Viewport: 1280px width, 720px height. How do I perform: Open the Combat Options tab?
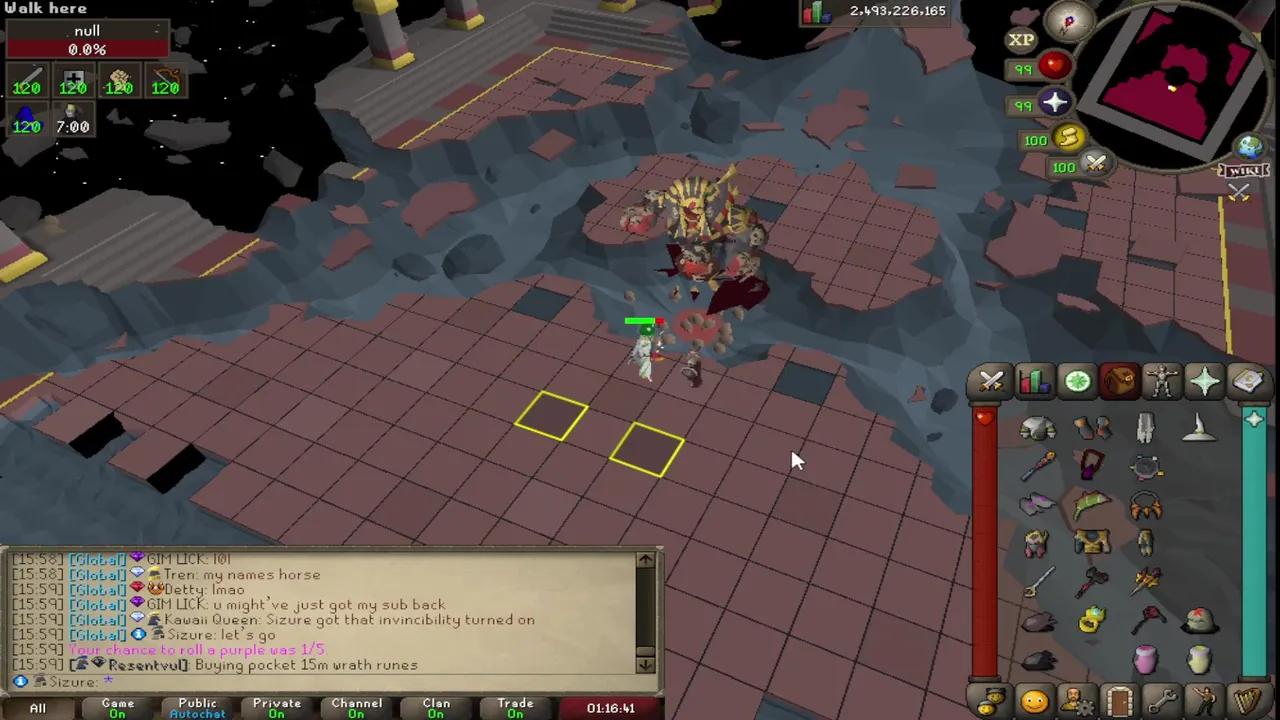pos(990,381)
